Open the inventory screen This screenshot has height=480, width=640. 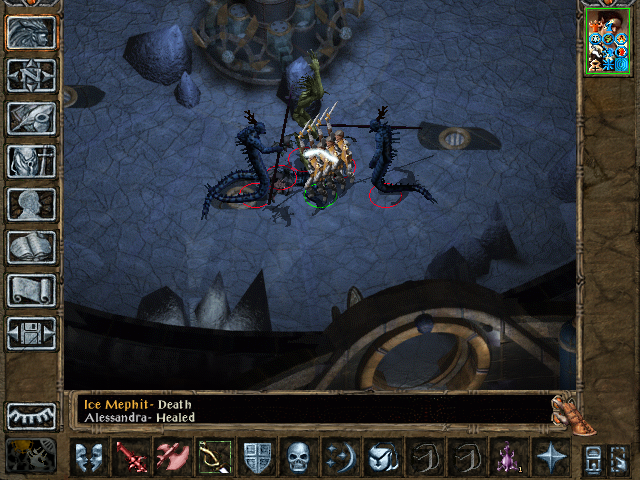click(x=31, y=161)
